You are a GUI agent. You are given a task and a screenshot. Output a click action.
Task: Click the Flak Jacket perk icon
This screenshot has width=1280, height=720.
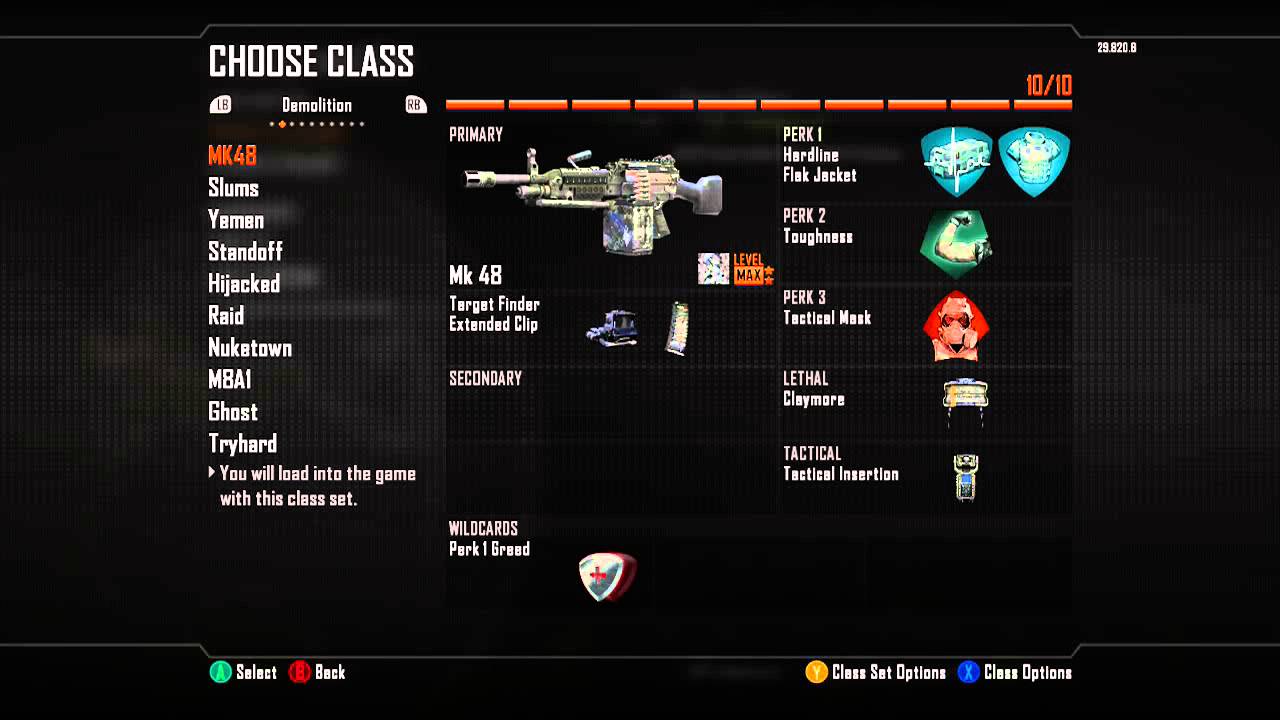tap(1034, 161)
